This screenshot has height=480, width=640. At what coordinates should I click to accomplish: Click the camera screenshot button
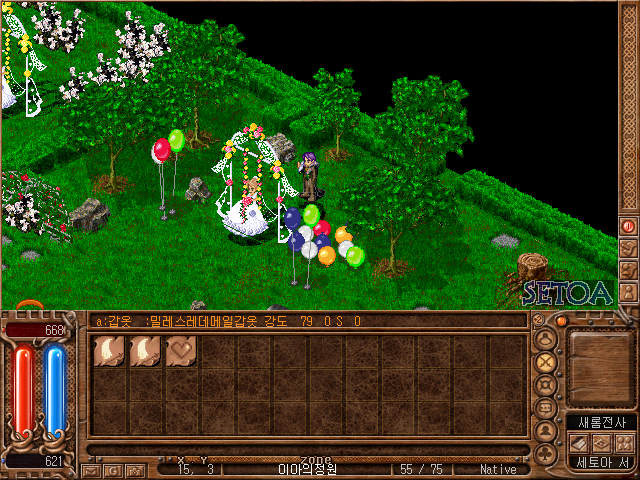point(133,469)
